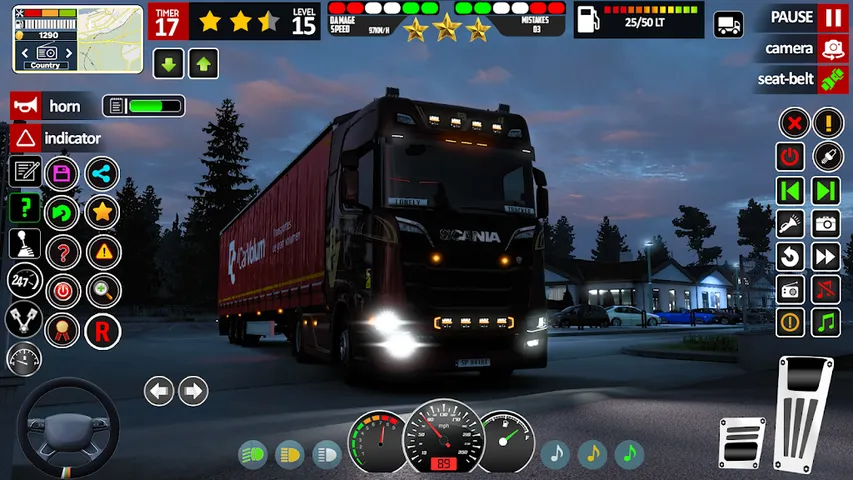Switch view using the camera button
This screenshot has height=480, width=853.
click(831, 48)
